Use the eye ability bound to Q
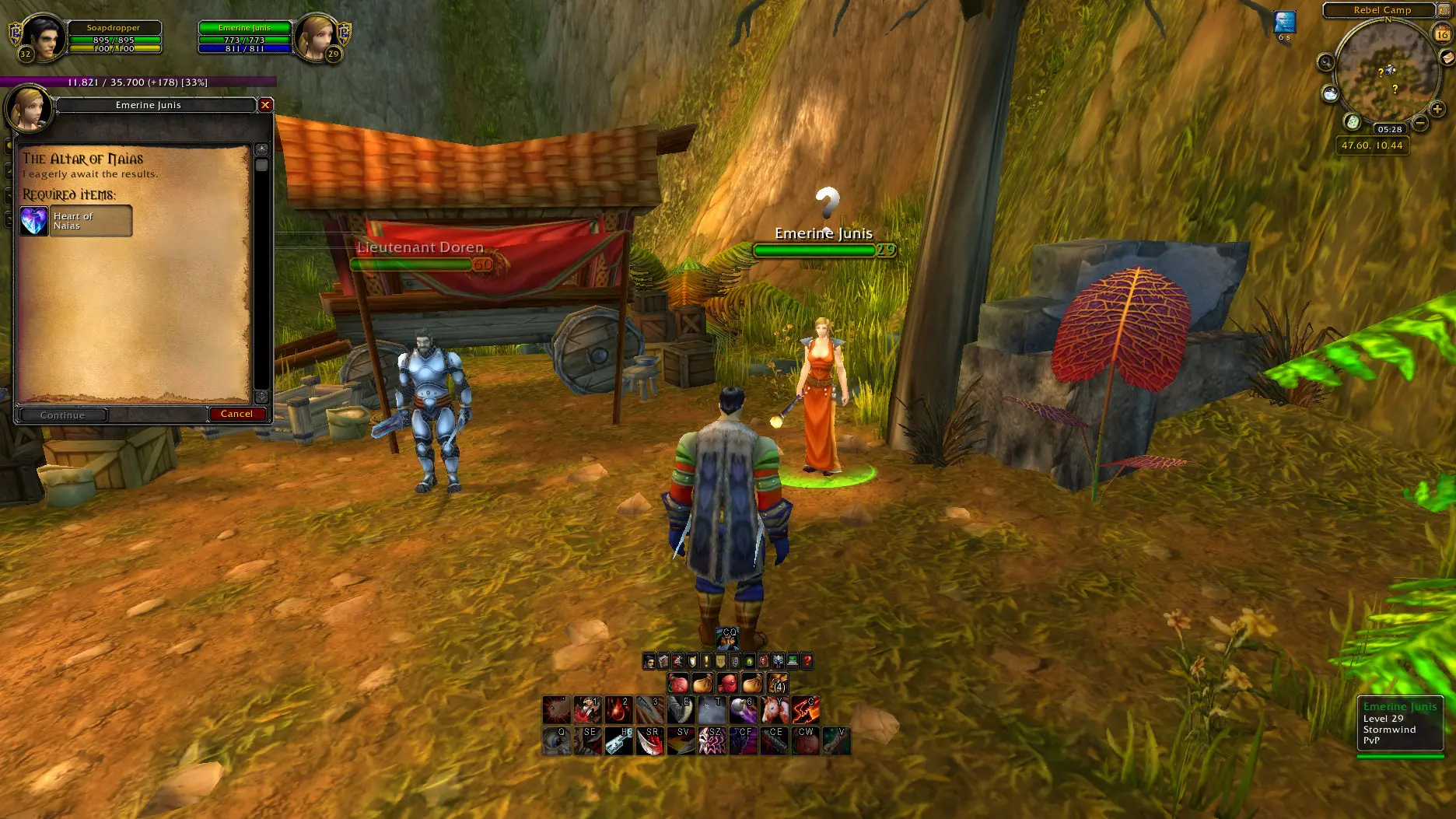 (x=556, y=741)
